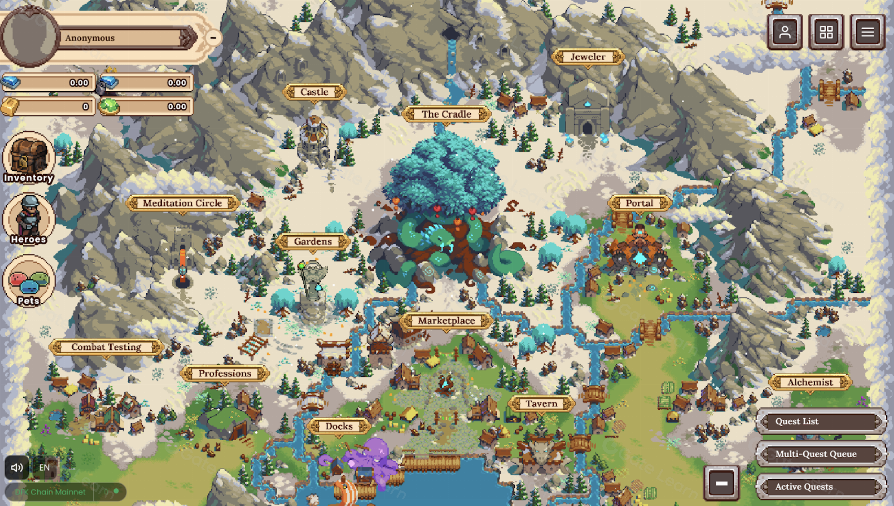The width and height of the screenshot is (894, 506).
Task: Show Active Quests
Action: (x=821, y=487)
